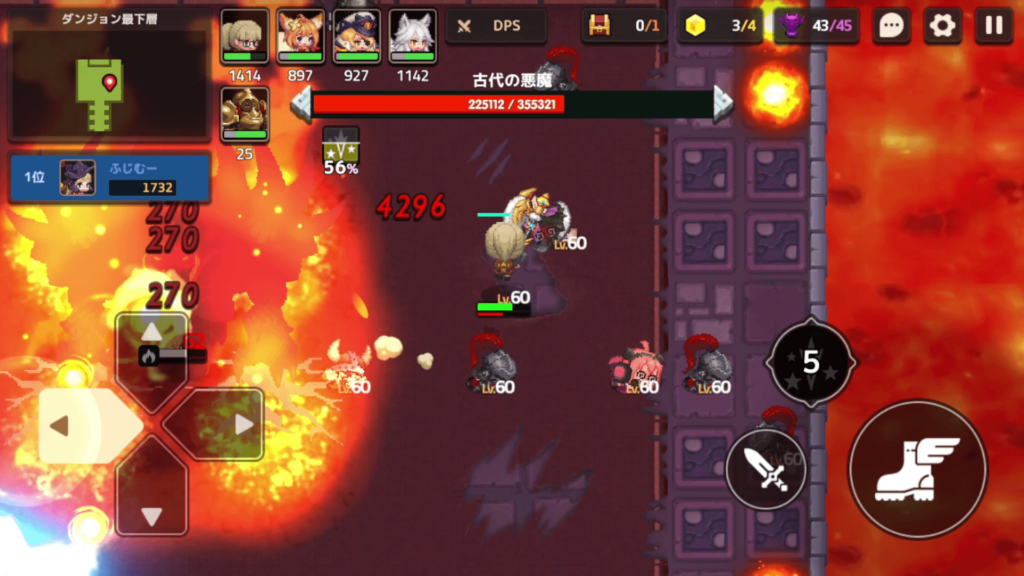Tap the sword attack button

(766, 469)
